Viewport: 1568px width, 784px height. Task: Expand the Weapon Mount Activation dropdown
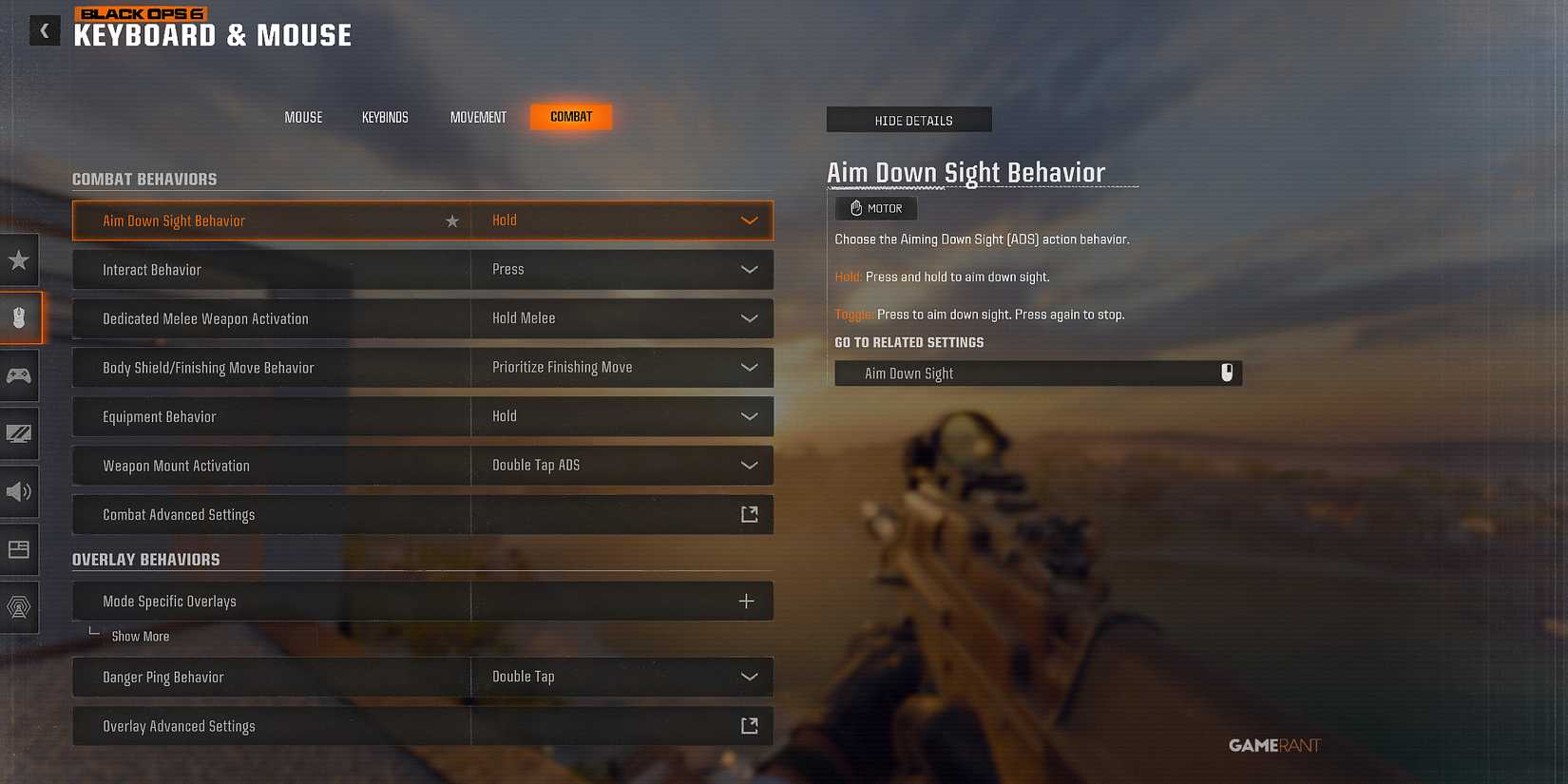[x=748, y=466]
